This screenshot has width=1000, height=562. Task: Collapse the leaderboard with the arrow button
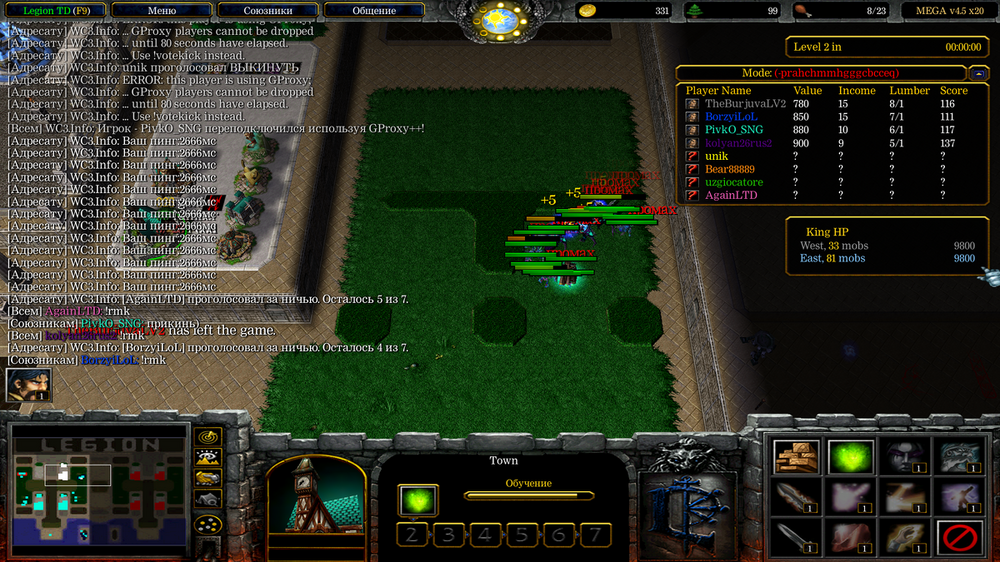(977, 73)
